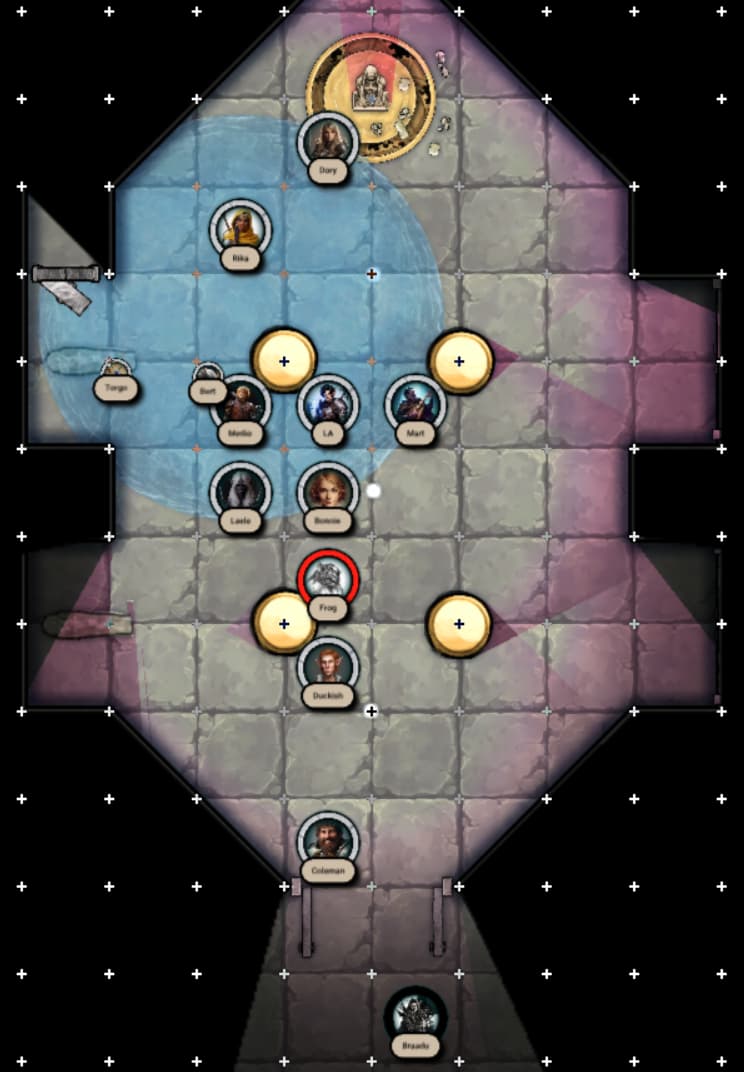Screen dimensions: 744x1072
Task: Select the token directly left of LA
Action: (x=240, y=405)
